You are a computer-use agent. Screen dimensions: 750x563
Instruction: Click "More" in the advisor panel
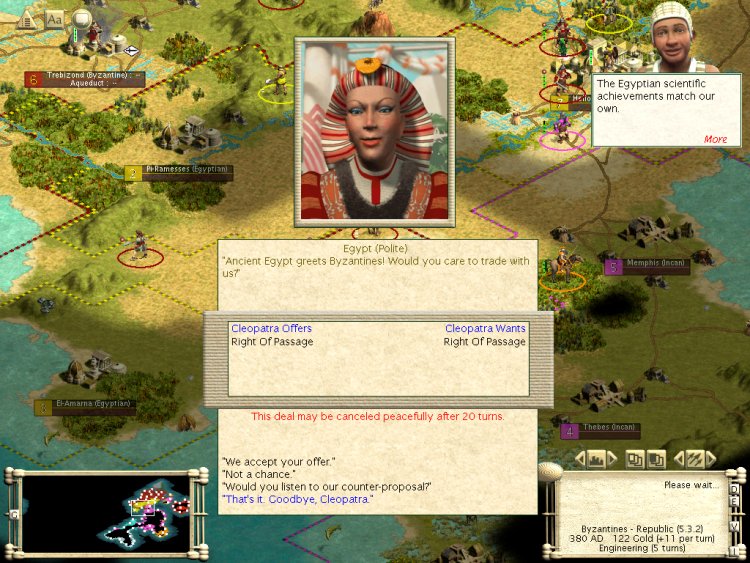[x=715, y=139]
